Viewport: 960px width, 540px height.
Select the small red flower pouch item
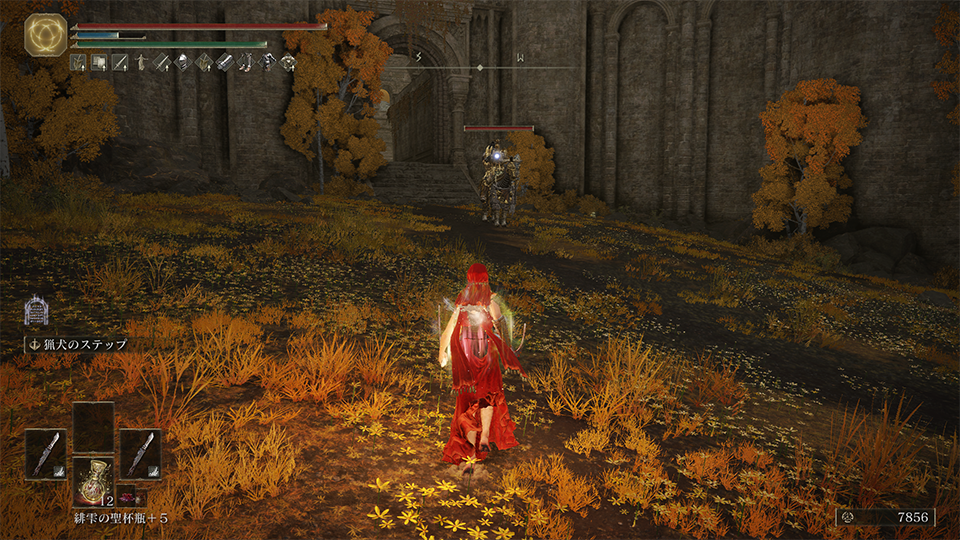pyautogui.click(x=131, y=496)
